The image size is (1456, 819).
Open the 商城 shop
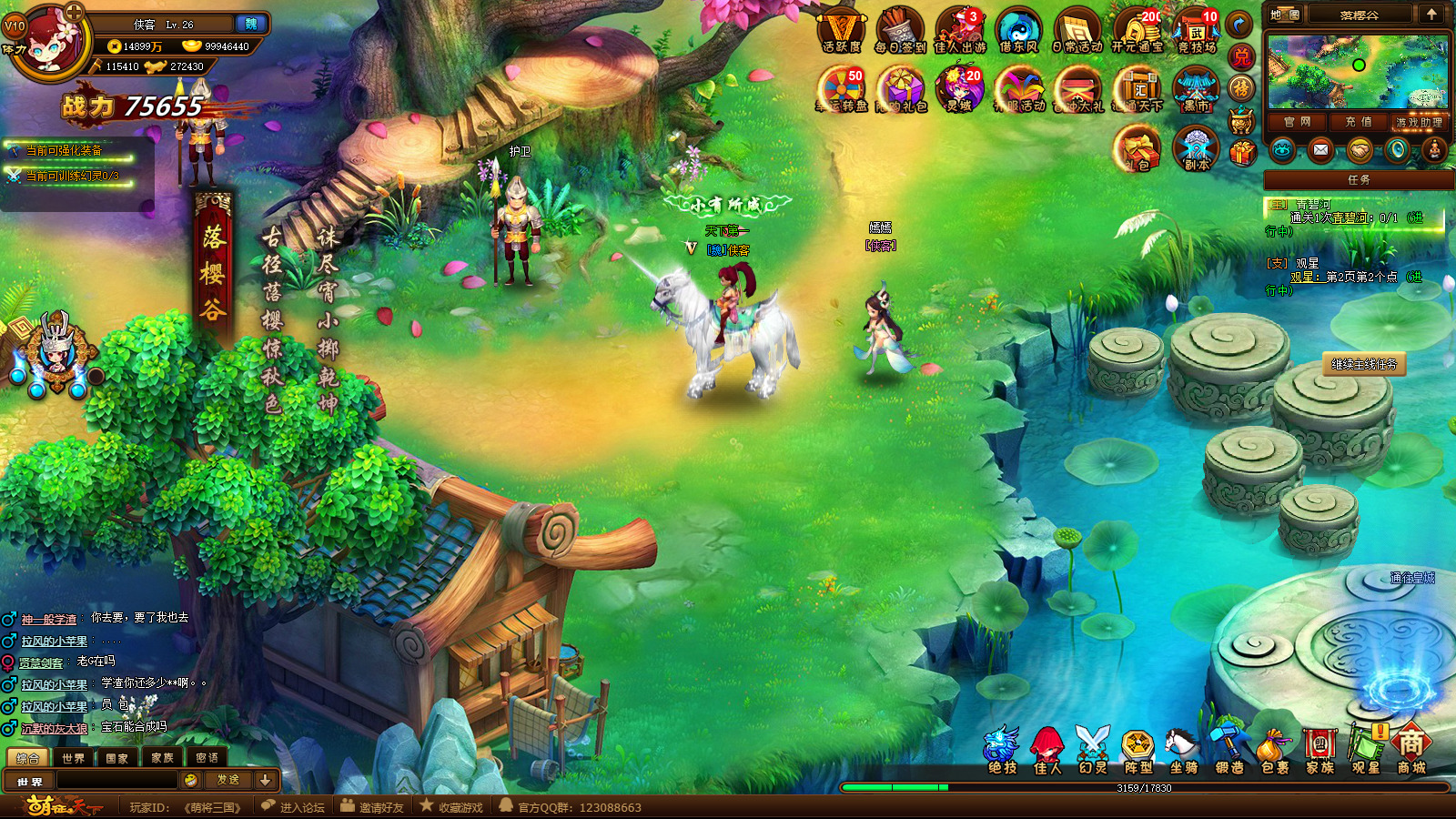pos(1411,751)
